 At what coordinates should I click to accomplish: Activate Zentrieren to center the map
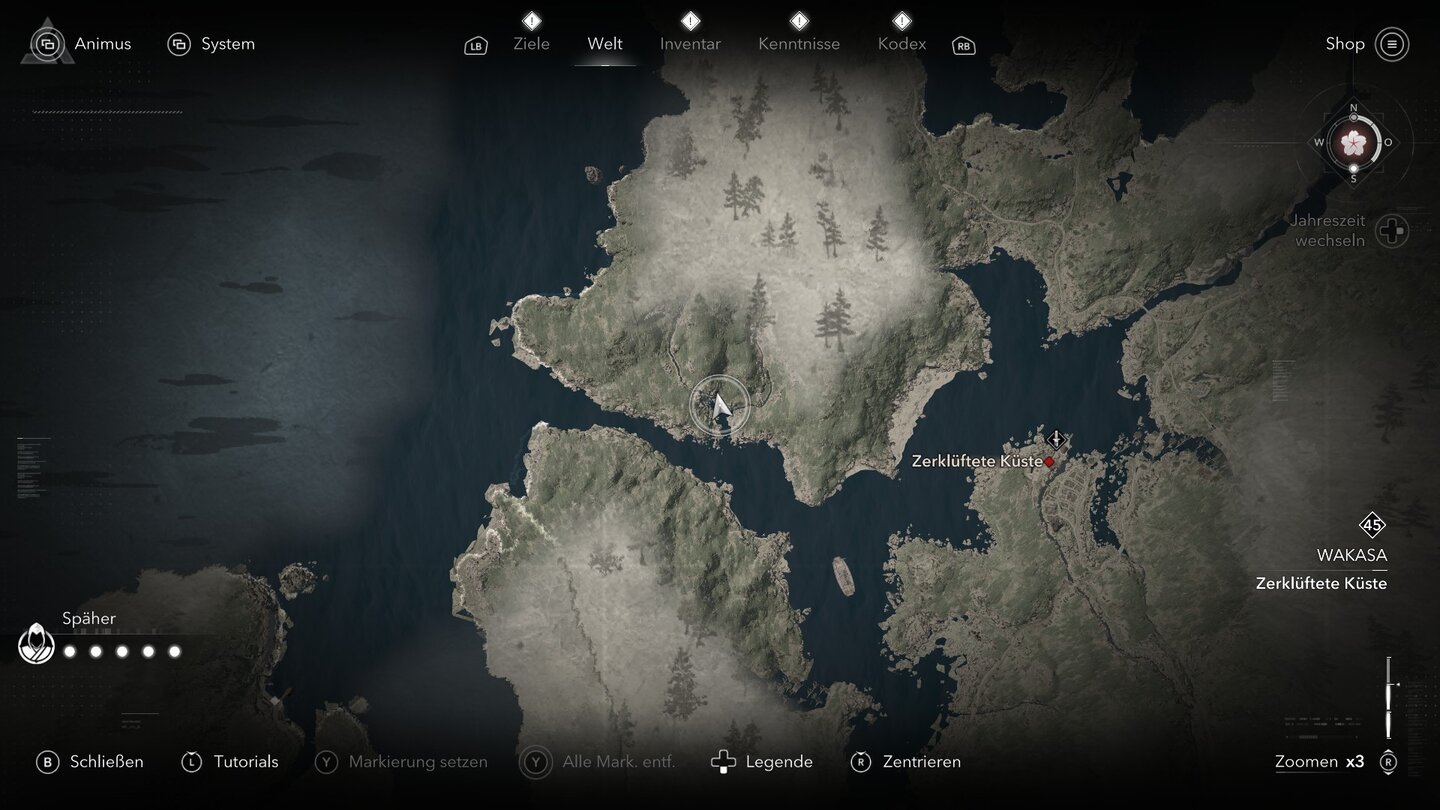point(905,762)
